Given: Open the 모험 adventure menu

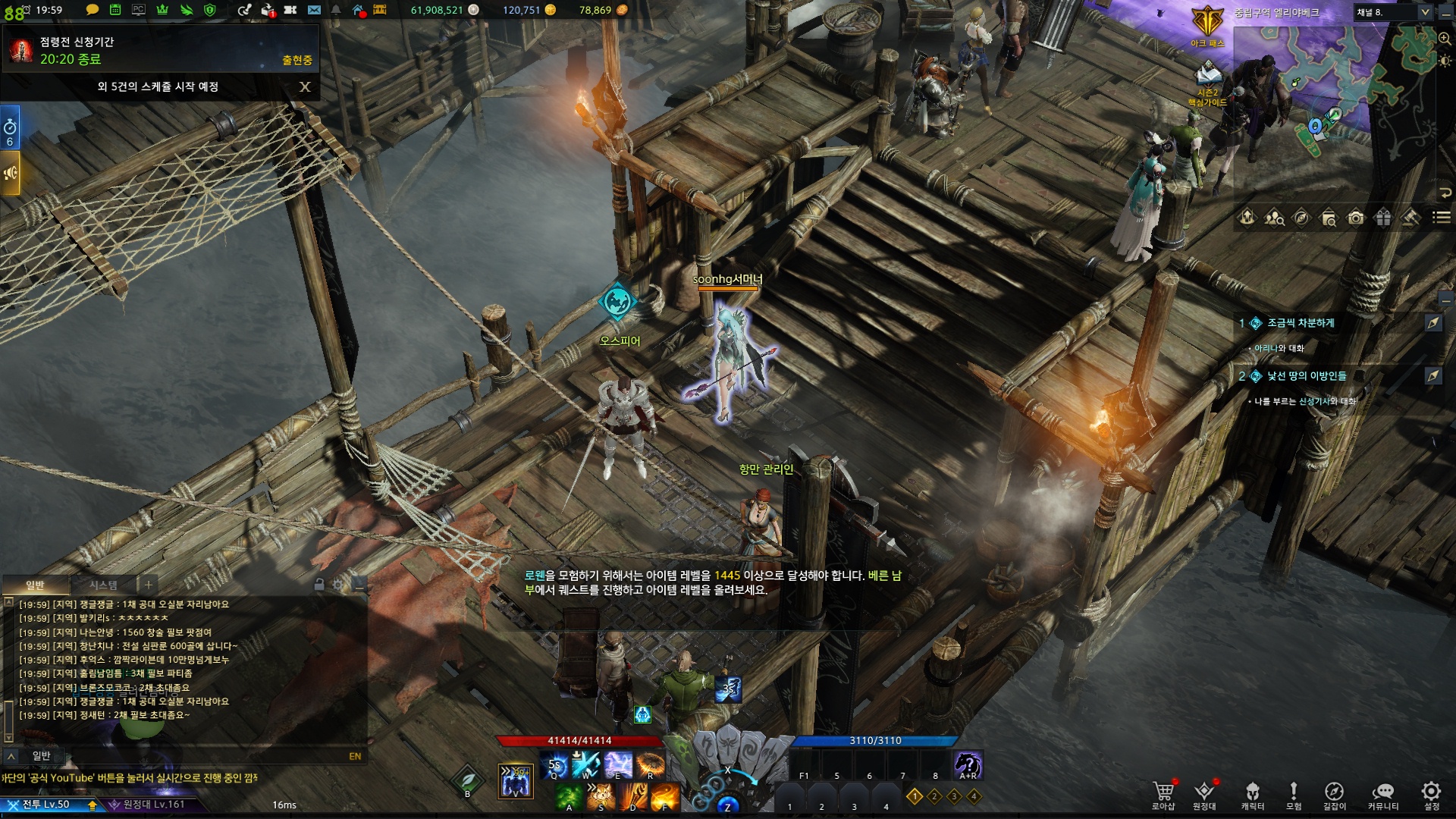Looking at the screenshot, I should [x=1294, y=793].
